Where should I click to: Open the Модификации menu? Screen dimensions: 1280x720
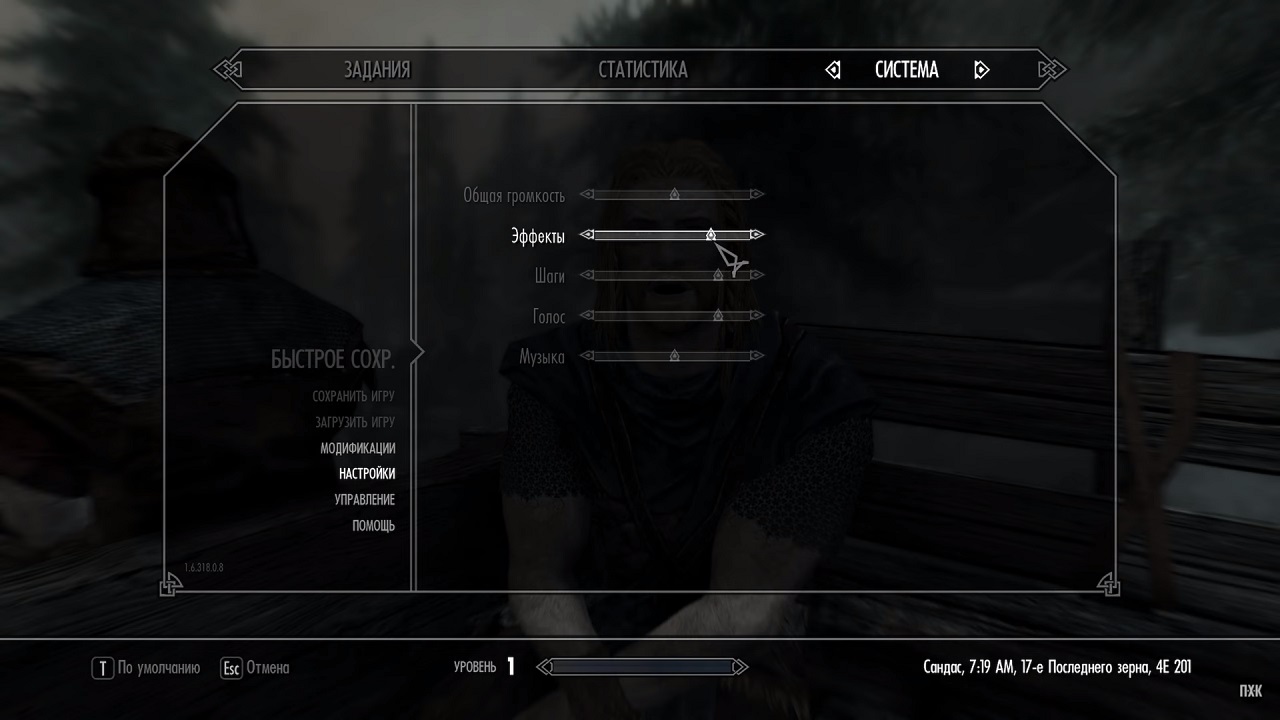click(357, 449)
